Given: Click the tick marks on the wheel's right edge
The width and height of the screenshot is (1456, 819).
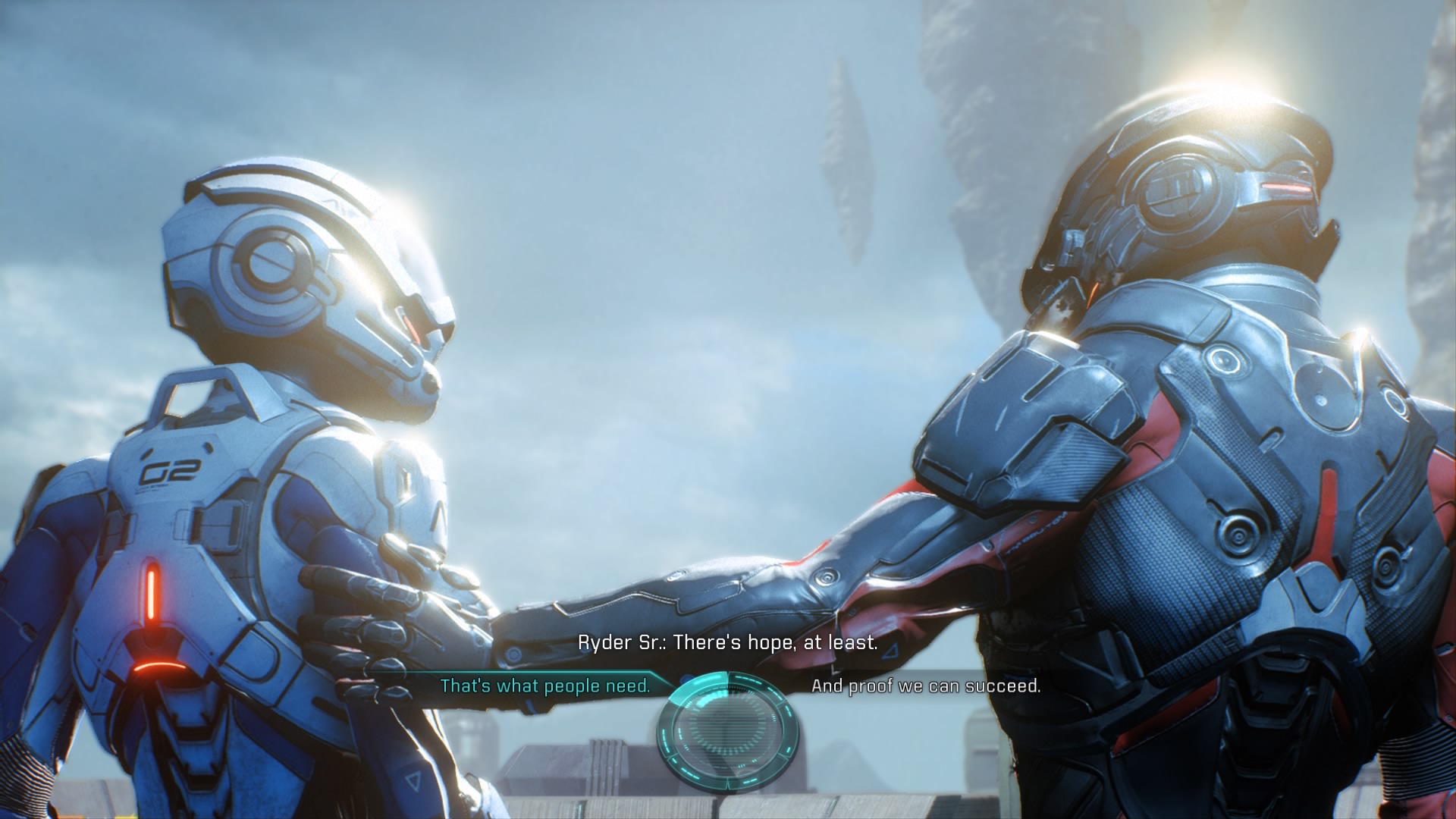Looking at the screenshot, I should 788,714.
